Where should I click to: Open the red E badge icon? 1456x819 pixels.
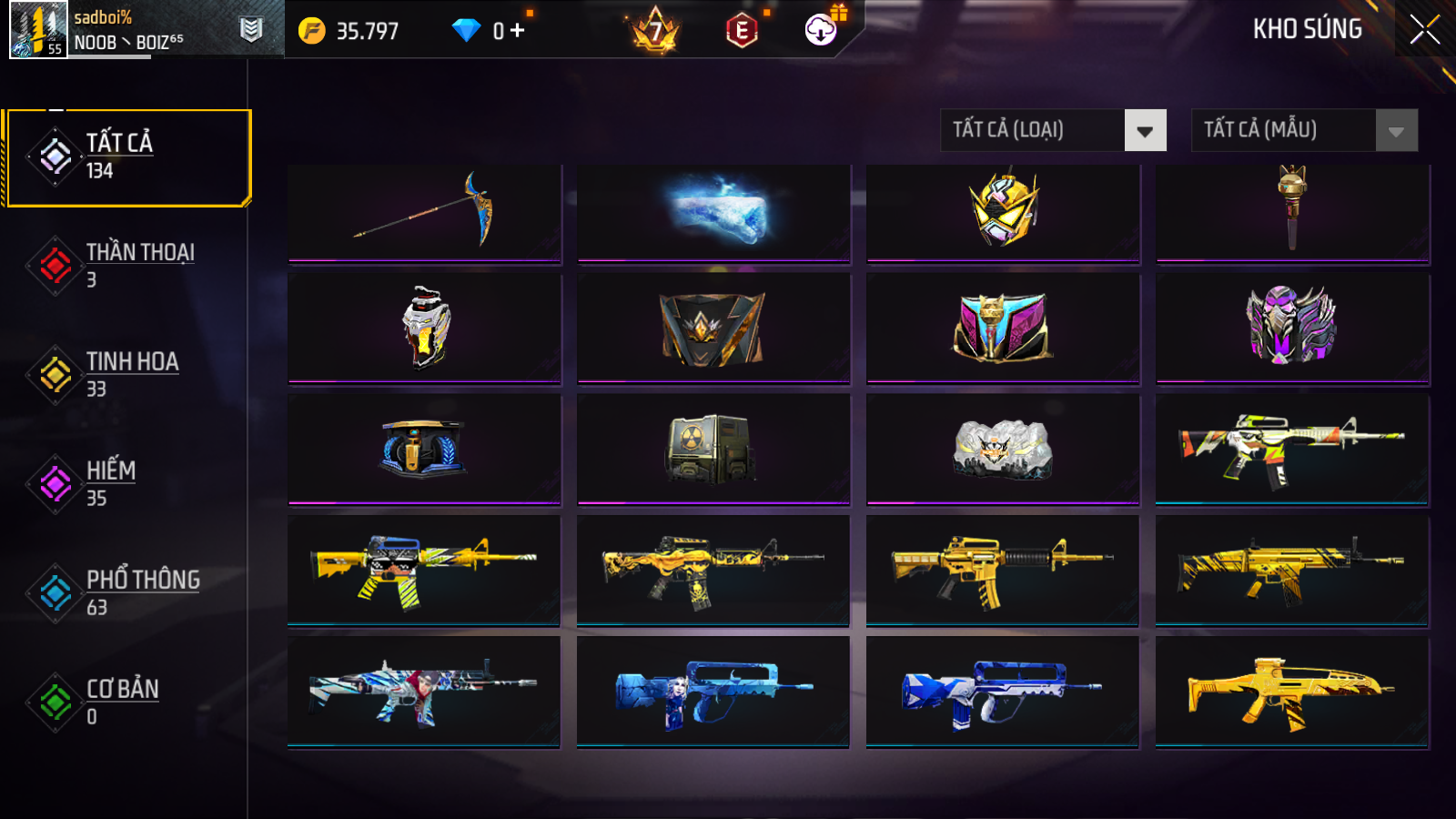tap(743, 31)
